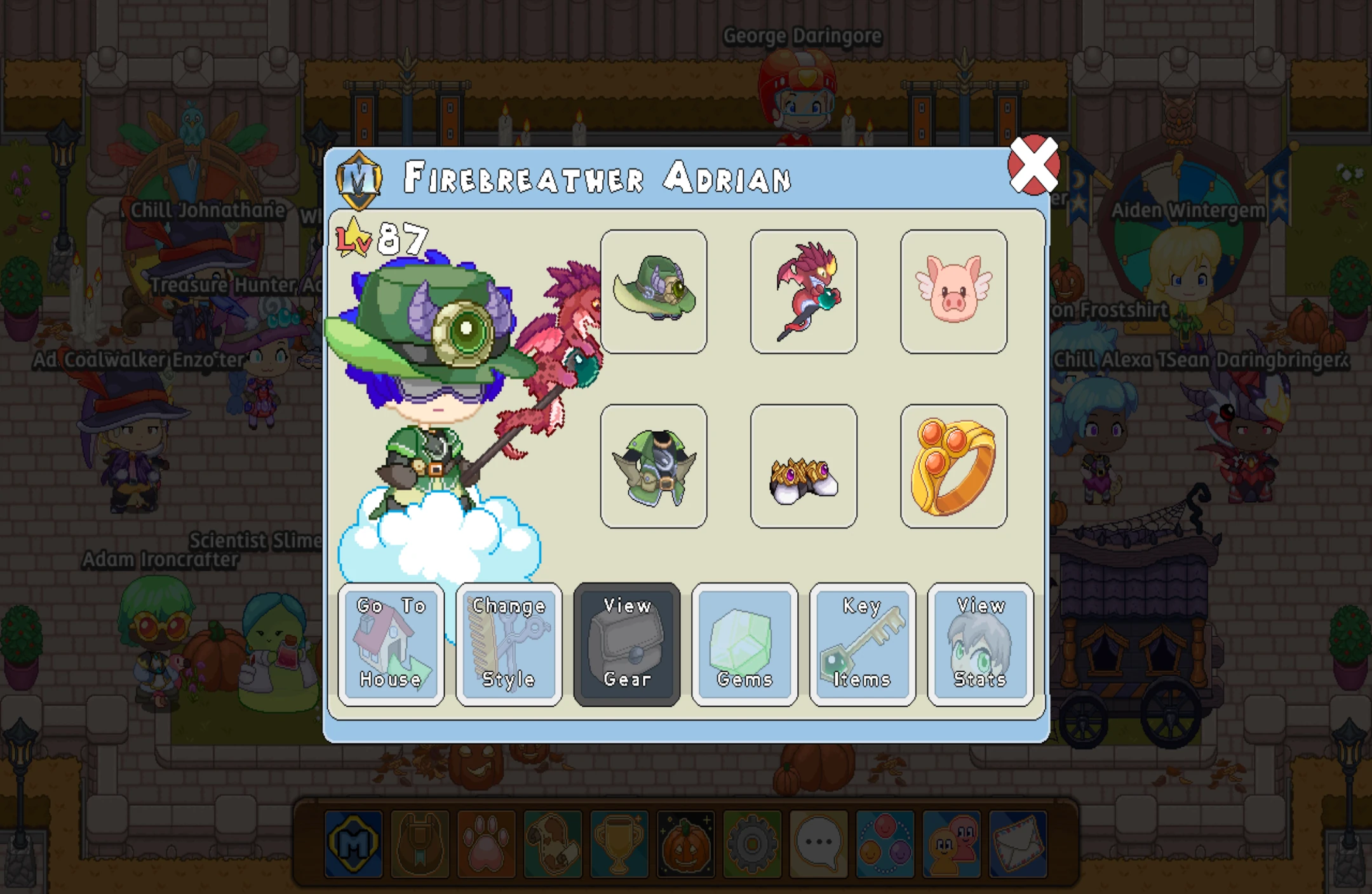The image size is (1372, 894).
Task: Open the friends icon showing two characters
Action: tap(953, 844)
